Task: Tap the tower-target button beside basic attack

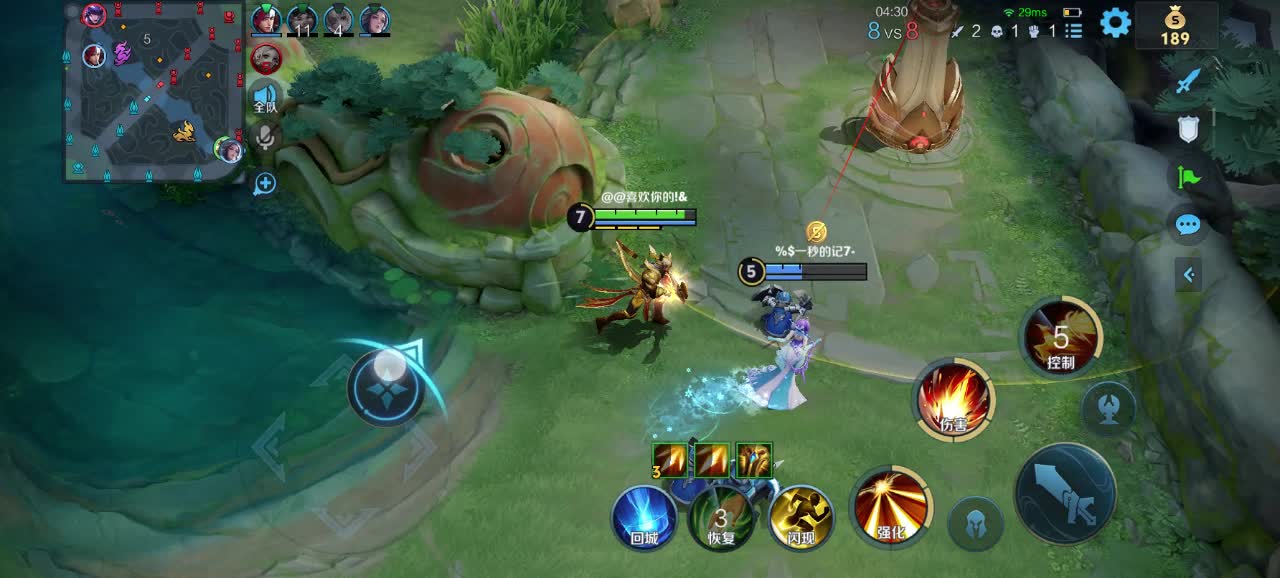Action: click(x=1108, y=408)
